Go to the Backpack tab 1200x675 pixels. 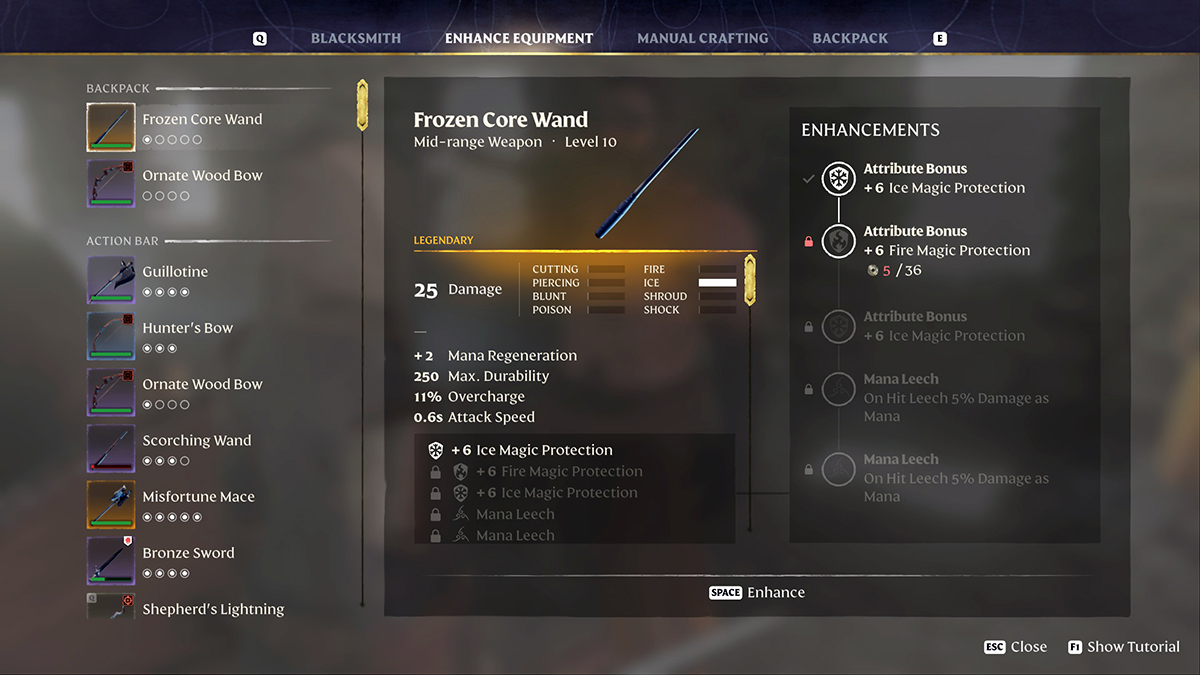coord(850,38)
